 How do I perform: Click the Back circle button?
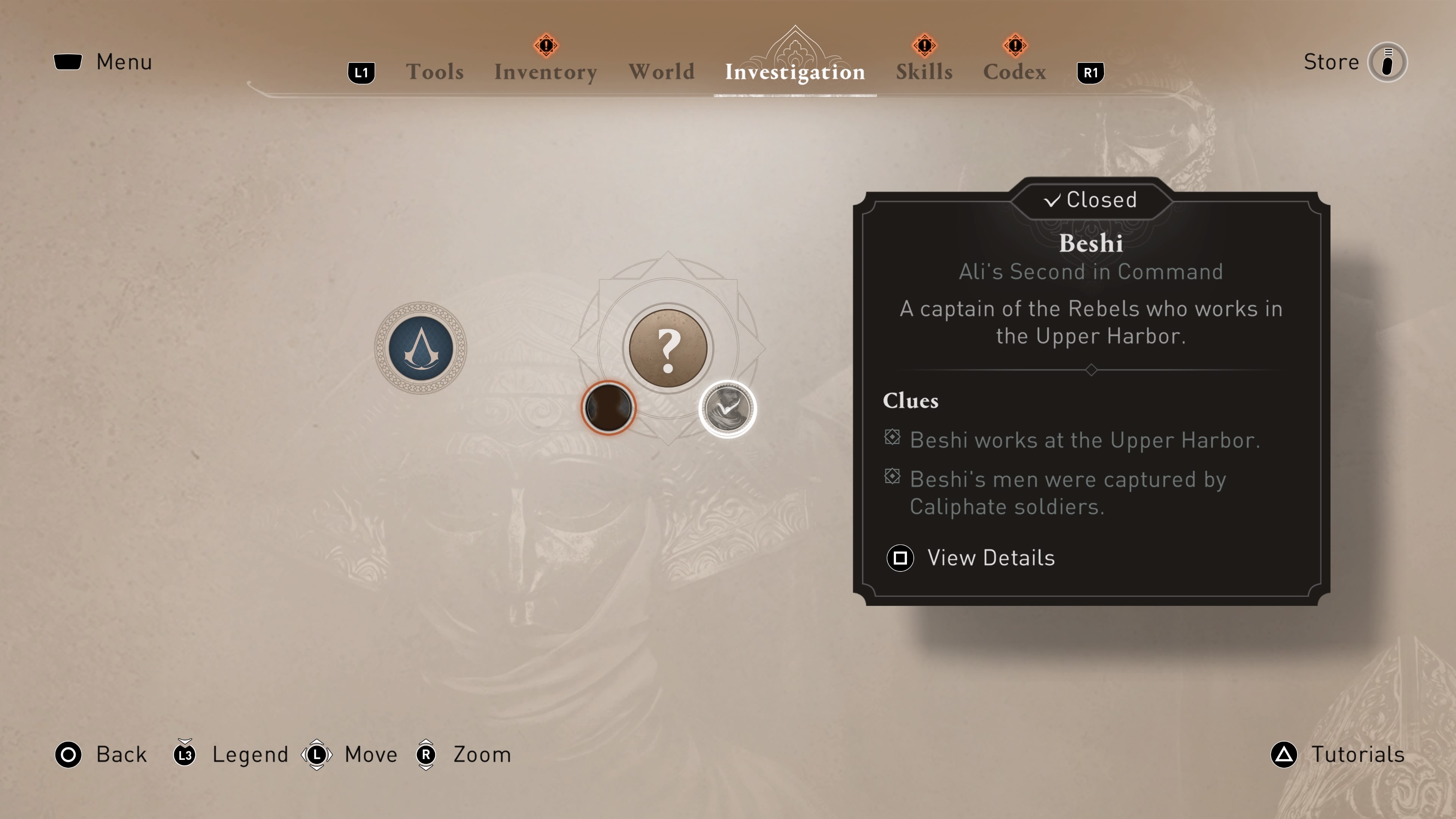[68, 754]
